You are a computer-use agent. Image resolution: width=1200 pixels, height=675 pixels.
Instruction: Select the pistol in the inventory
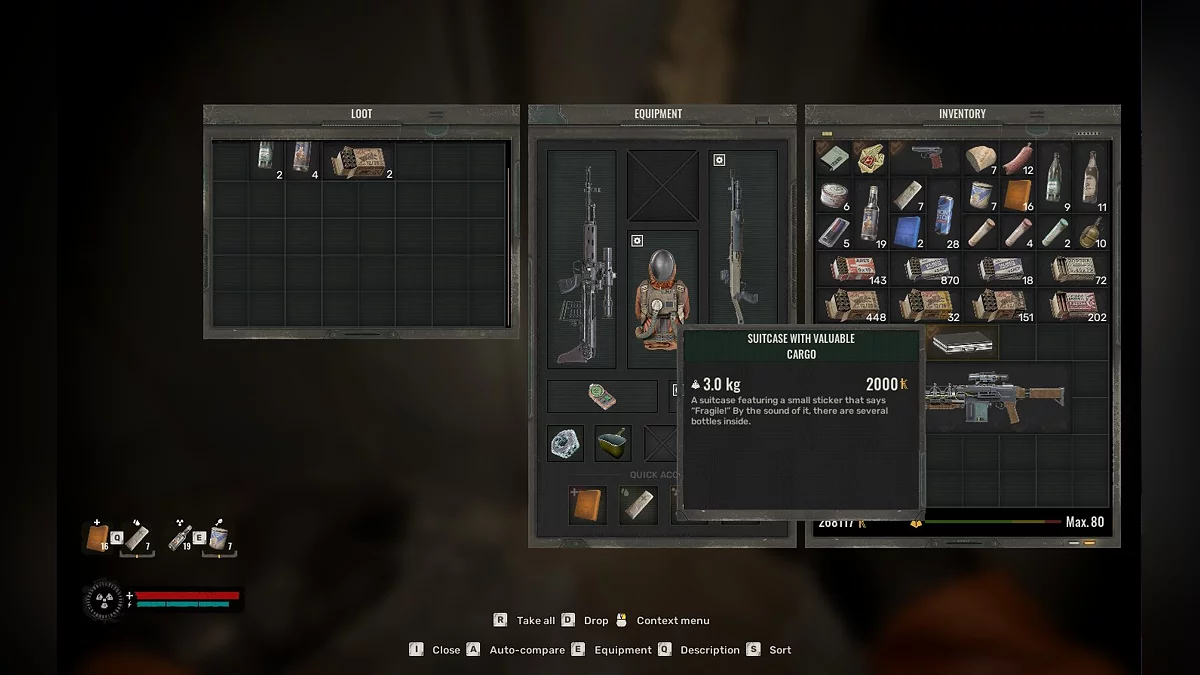924,158
